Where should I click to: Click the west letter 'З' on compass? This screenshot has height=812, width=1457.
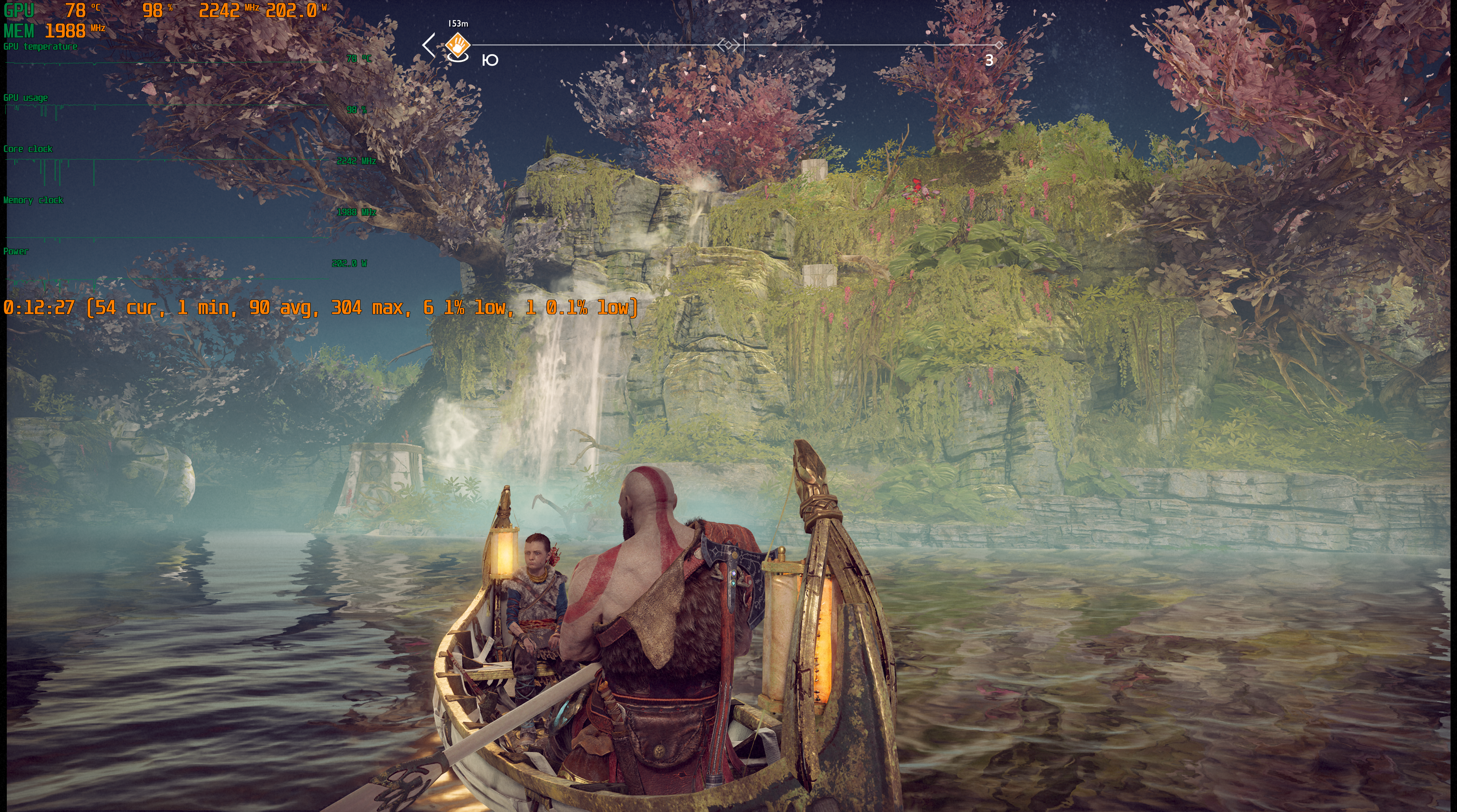(x=989, y=61)
